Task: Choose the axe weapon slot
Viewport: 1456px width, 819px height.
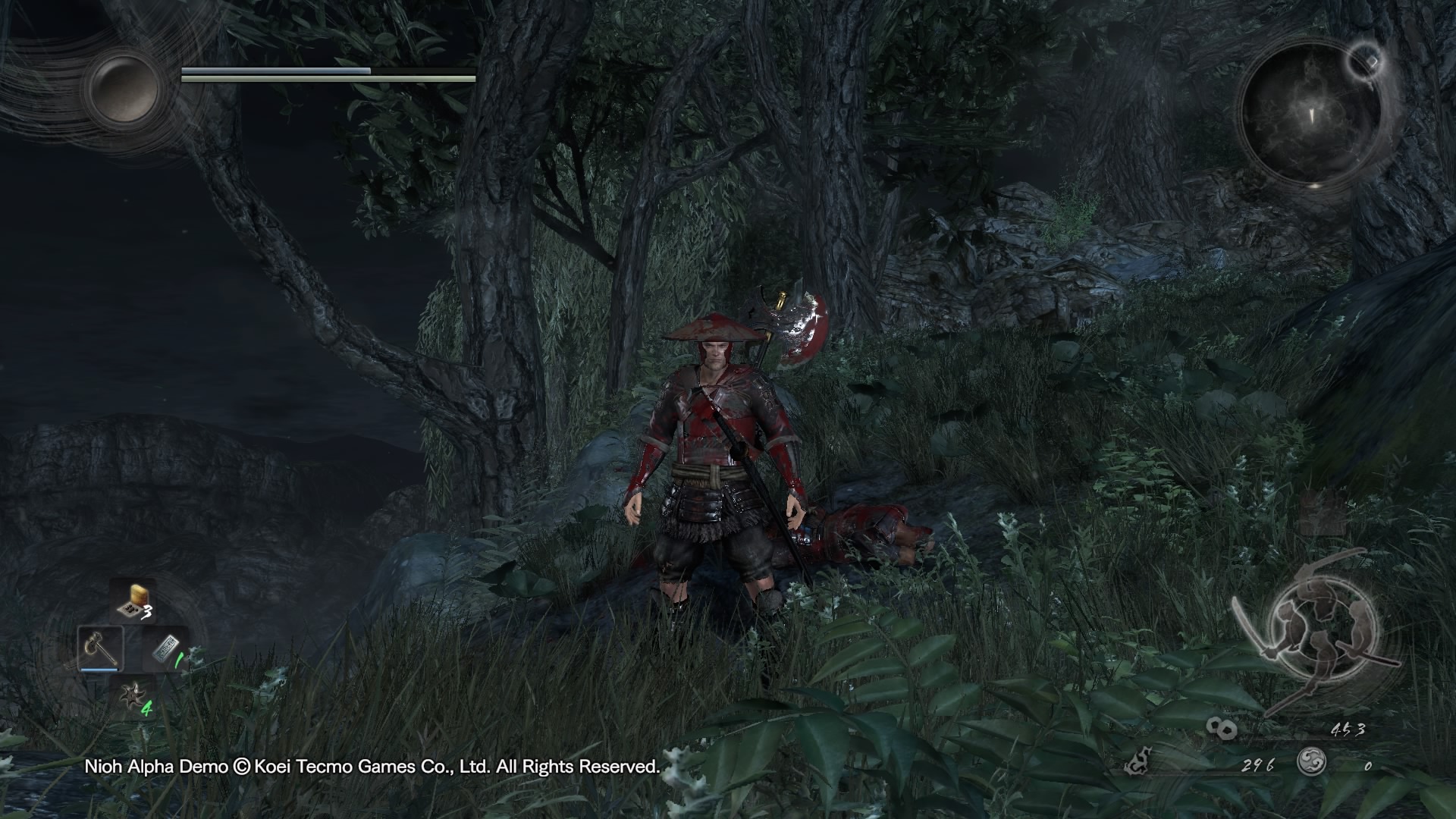Action: click(x=99, y=648)
